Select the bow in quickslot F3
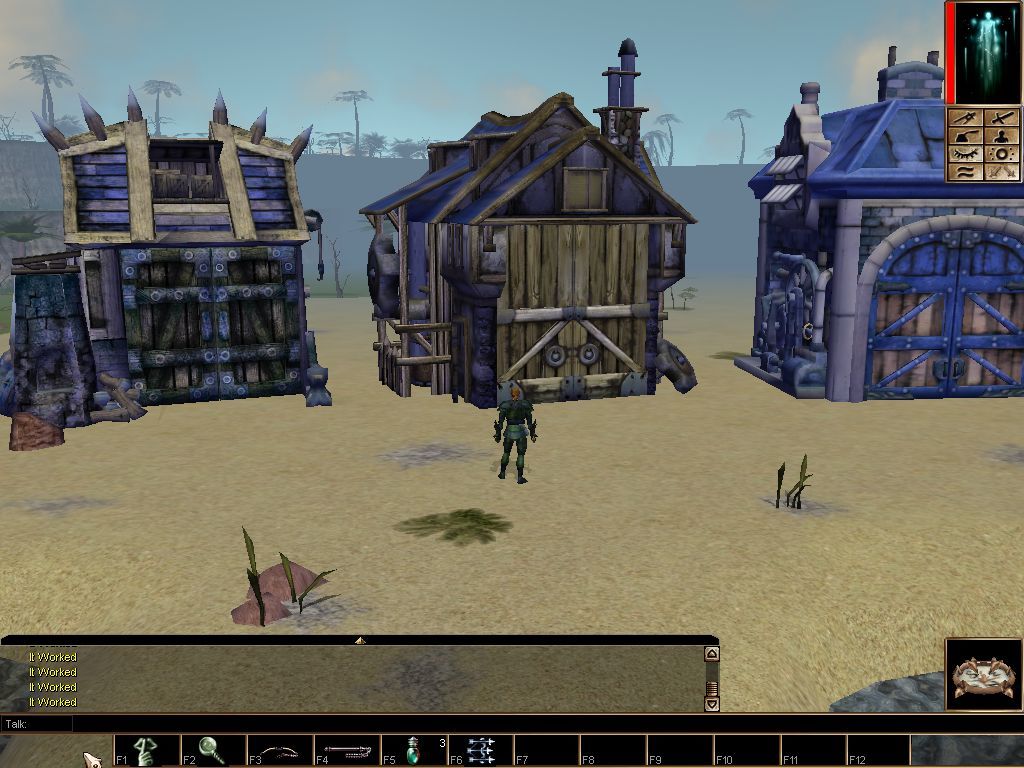This screenshot has width=1024, height=768. point(280,750)
